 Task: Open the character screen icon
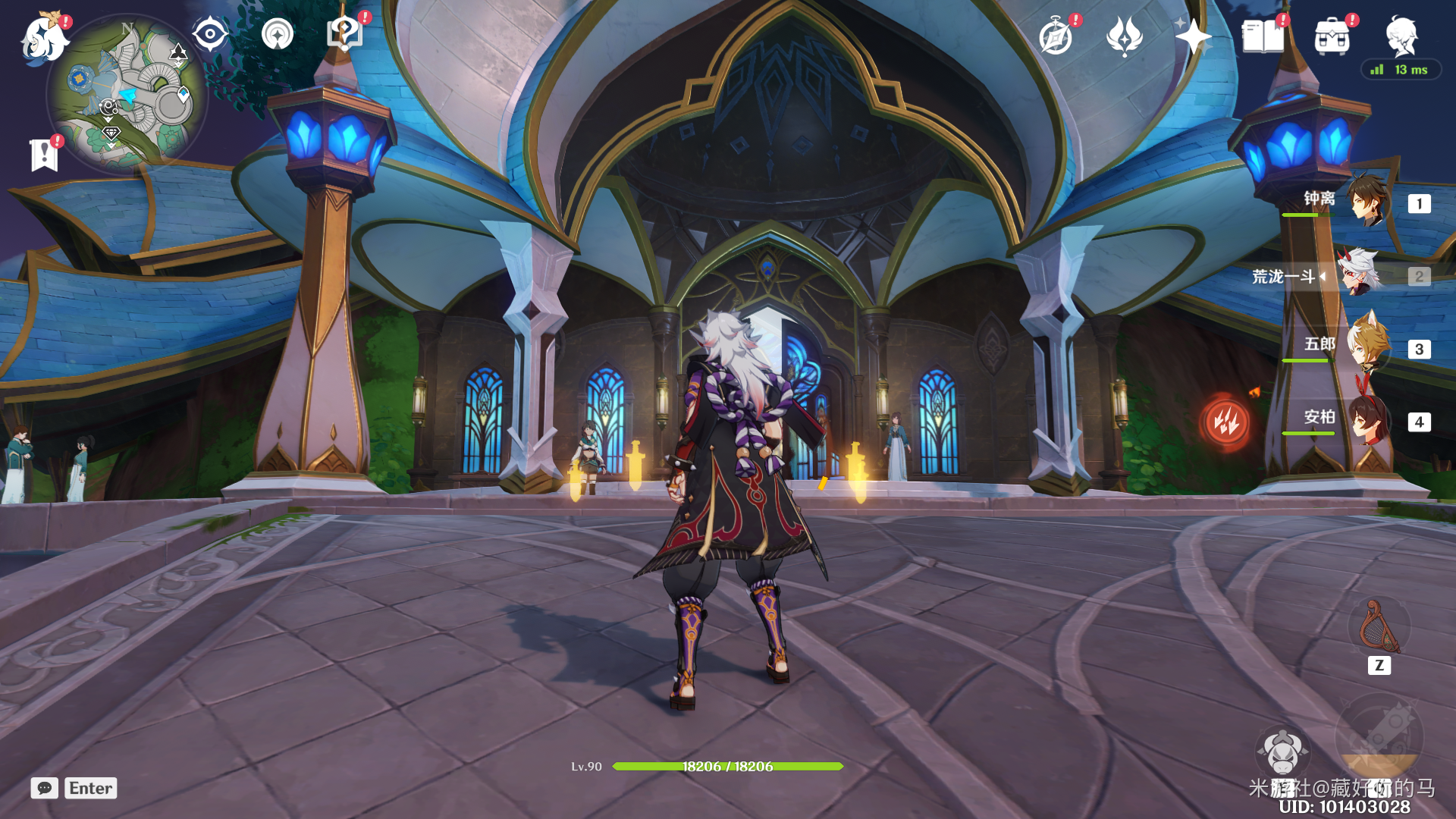[x=1401, y=36]
